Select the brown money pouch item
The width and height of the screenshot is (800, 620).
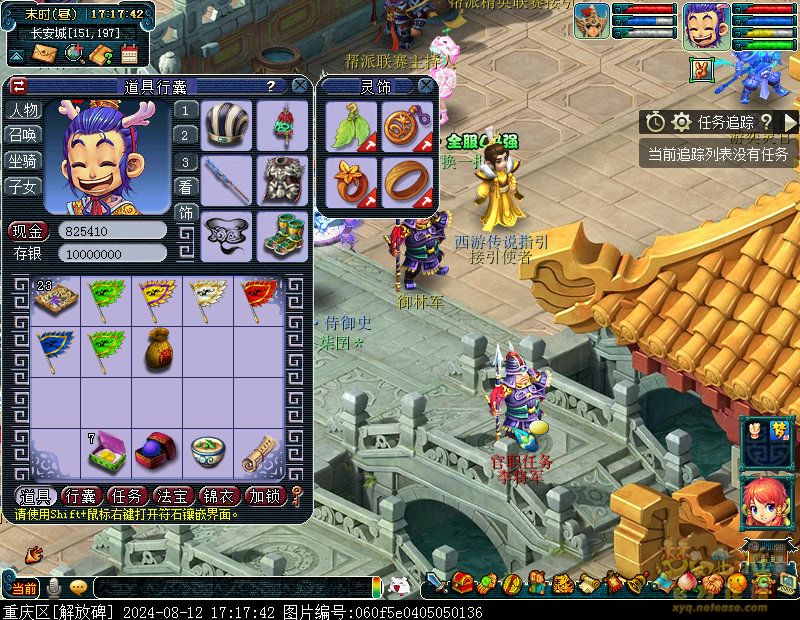coord(158,345)
